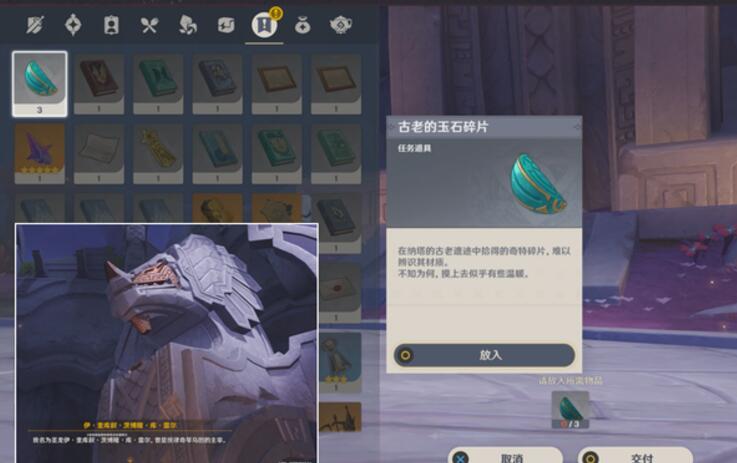Show the materials tab with leaf icon
Image resolution: width=737 pixels, height=463 pixels.
188,26
